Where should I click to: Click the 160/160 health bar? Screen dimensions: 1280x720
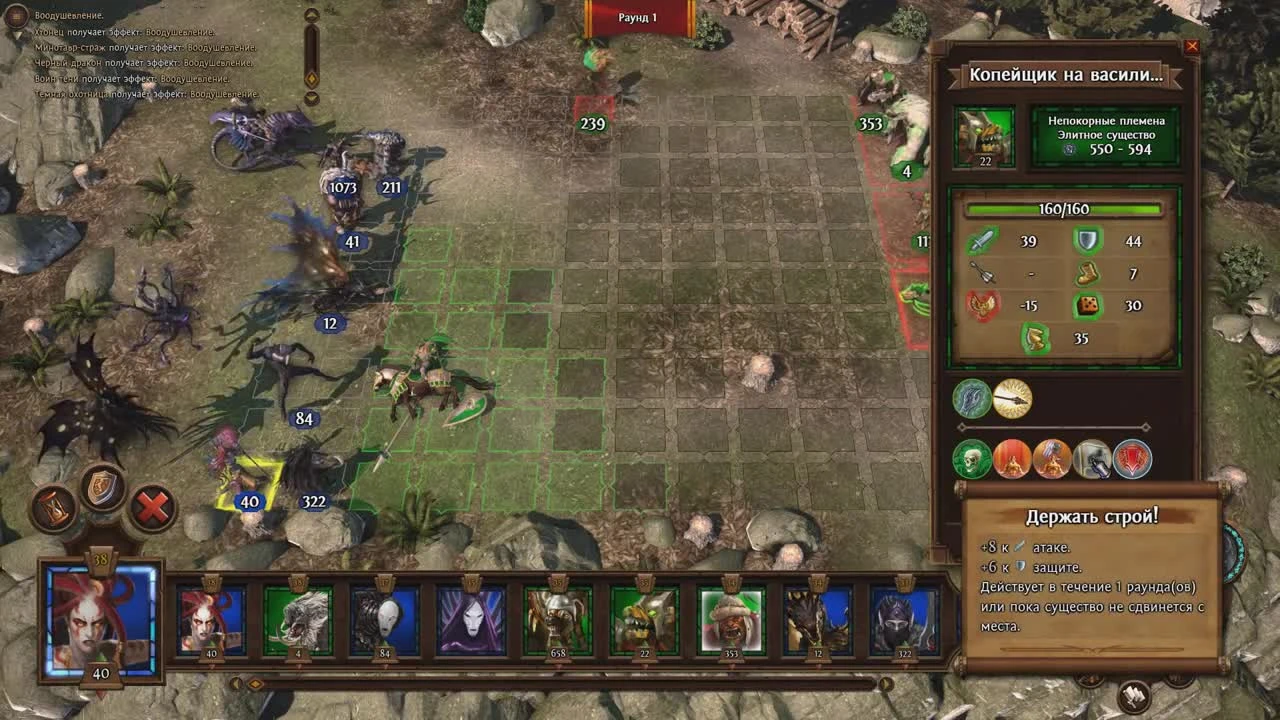tap(1063, 209)
